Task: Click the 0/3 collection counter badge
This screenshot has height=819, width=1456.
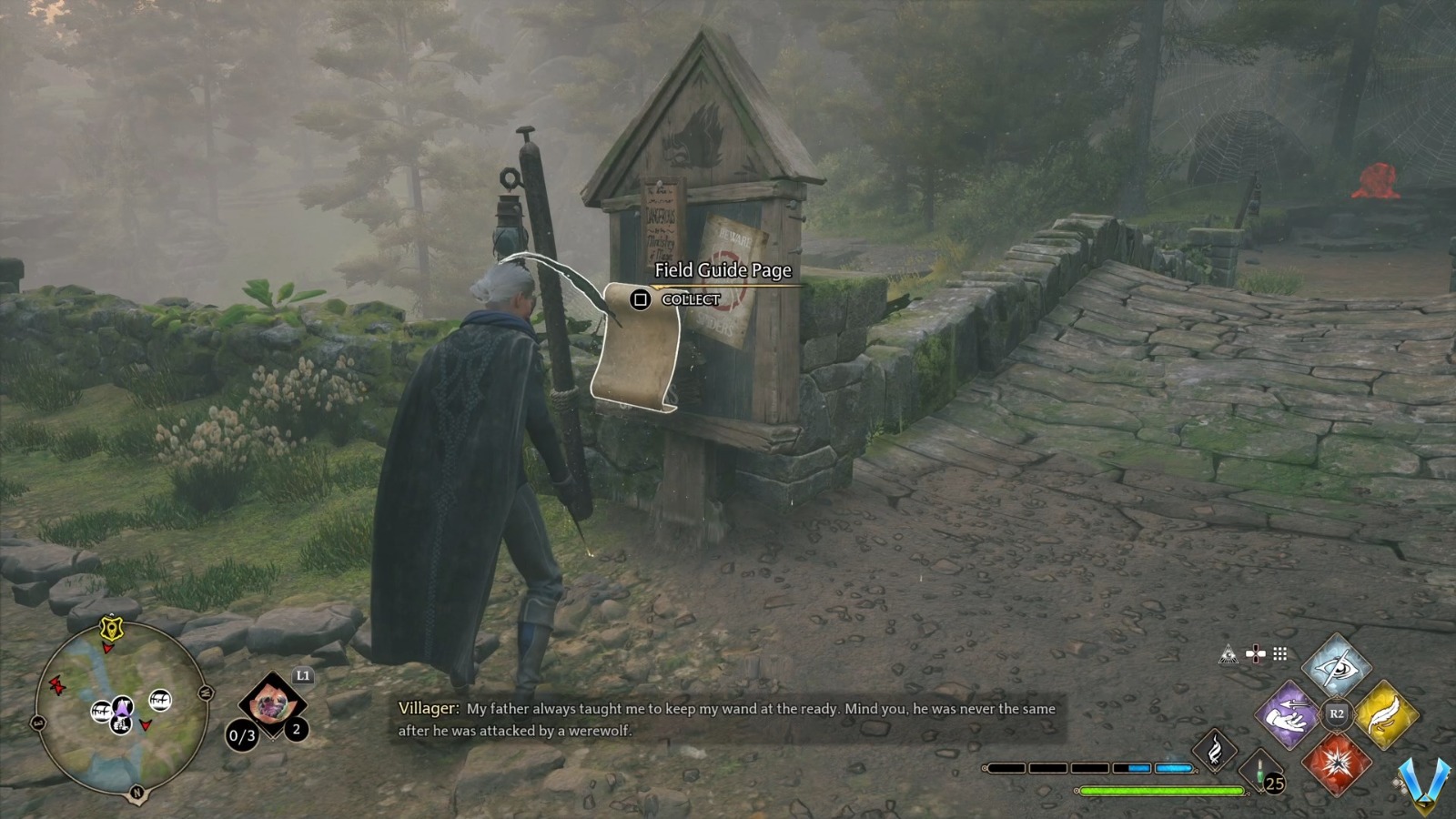Action: 243,734
